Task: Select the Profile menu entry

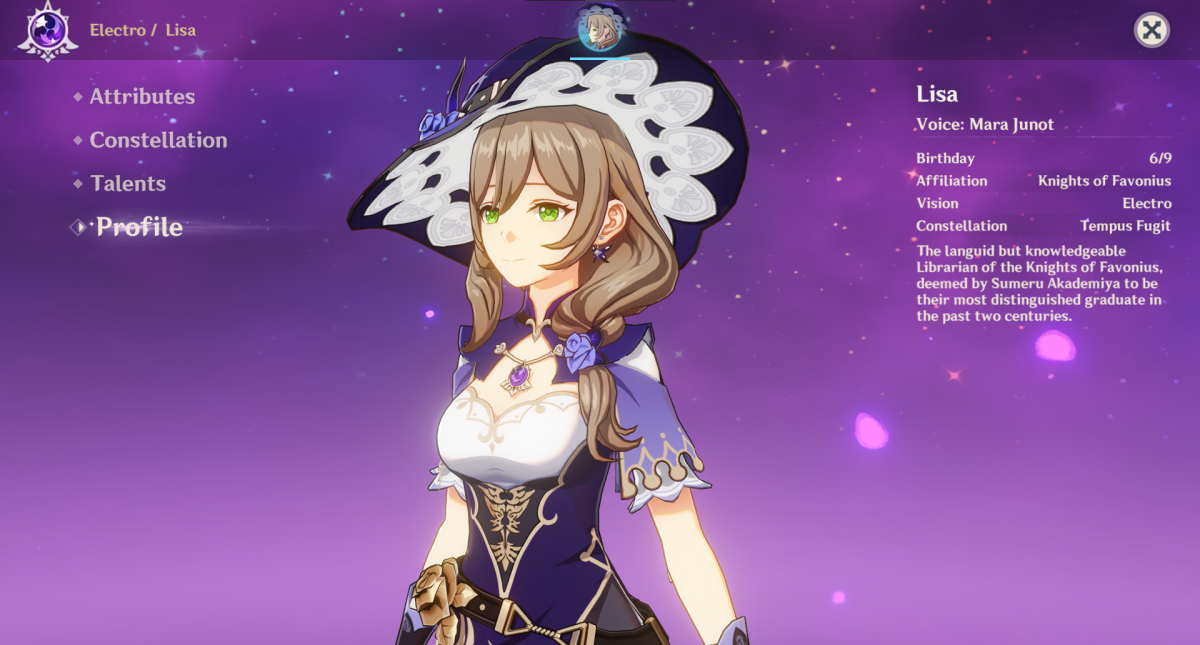Action: (x=139, y=227)
